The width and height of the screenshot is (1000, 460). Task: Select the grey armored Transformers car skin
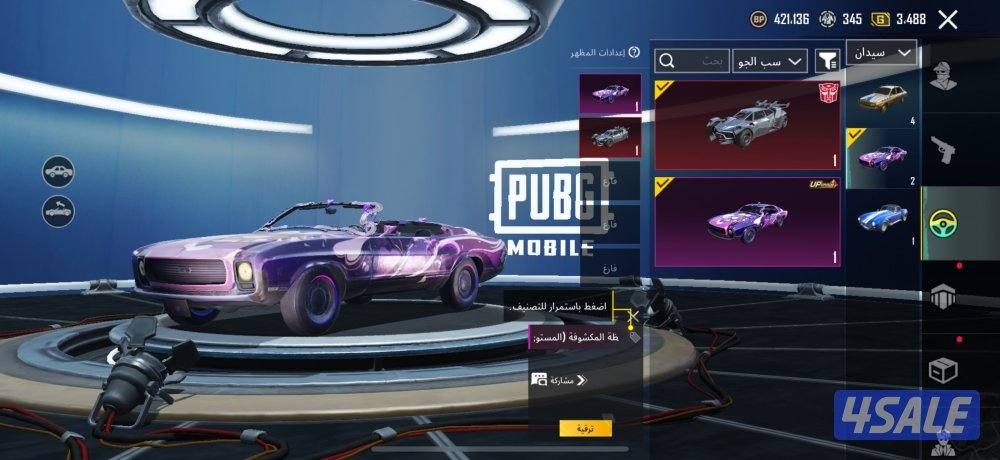point(746,125)
